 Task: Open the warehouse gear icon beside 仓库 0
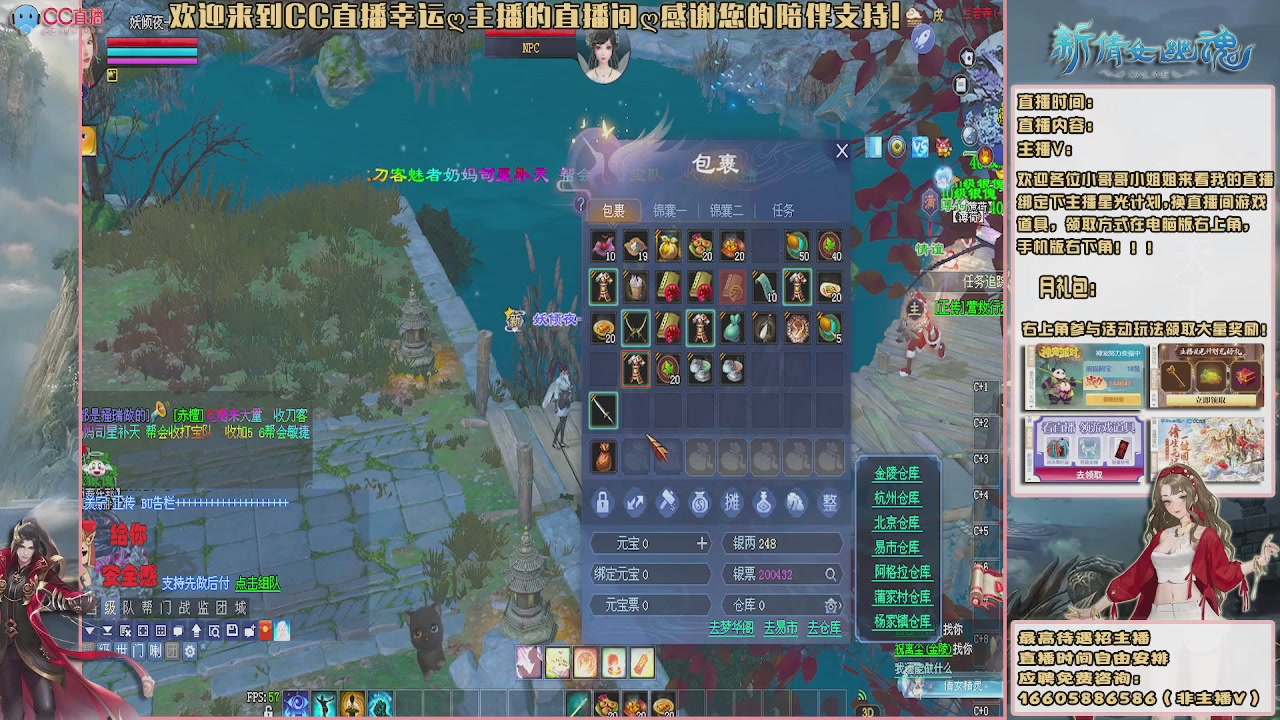pyautogui.click(x=830, y=604)
